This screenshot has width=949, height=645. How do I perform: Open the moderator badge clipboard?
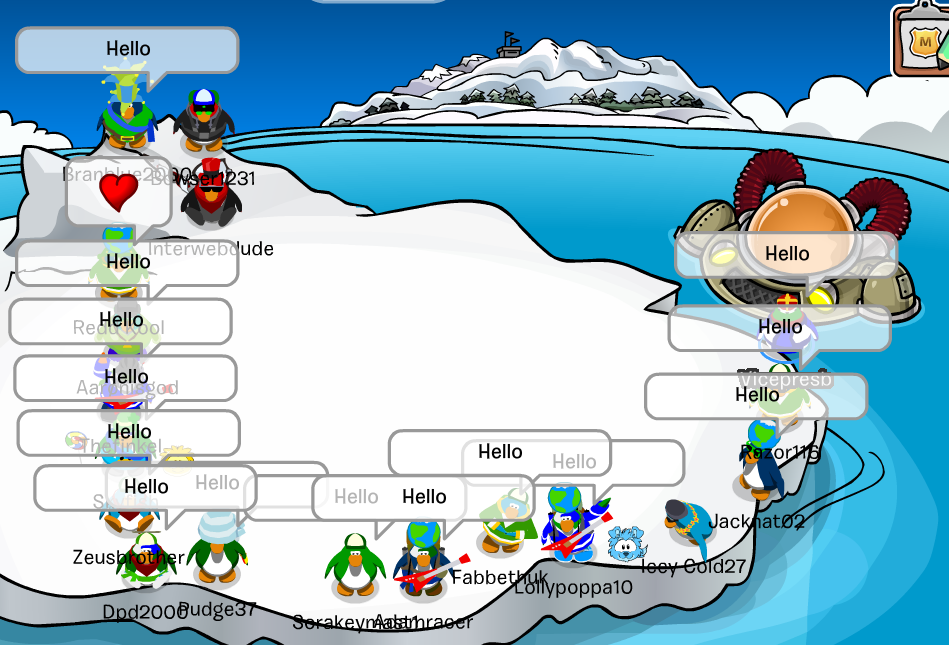[923, 41]
